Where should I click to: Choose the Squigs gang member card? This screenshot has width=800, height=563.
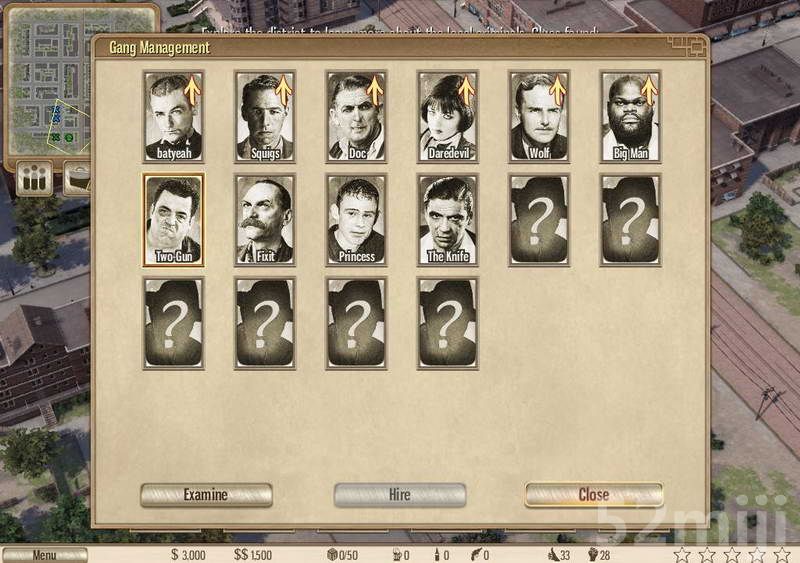[265, 116]
